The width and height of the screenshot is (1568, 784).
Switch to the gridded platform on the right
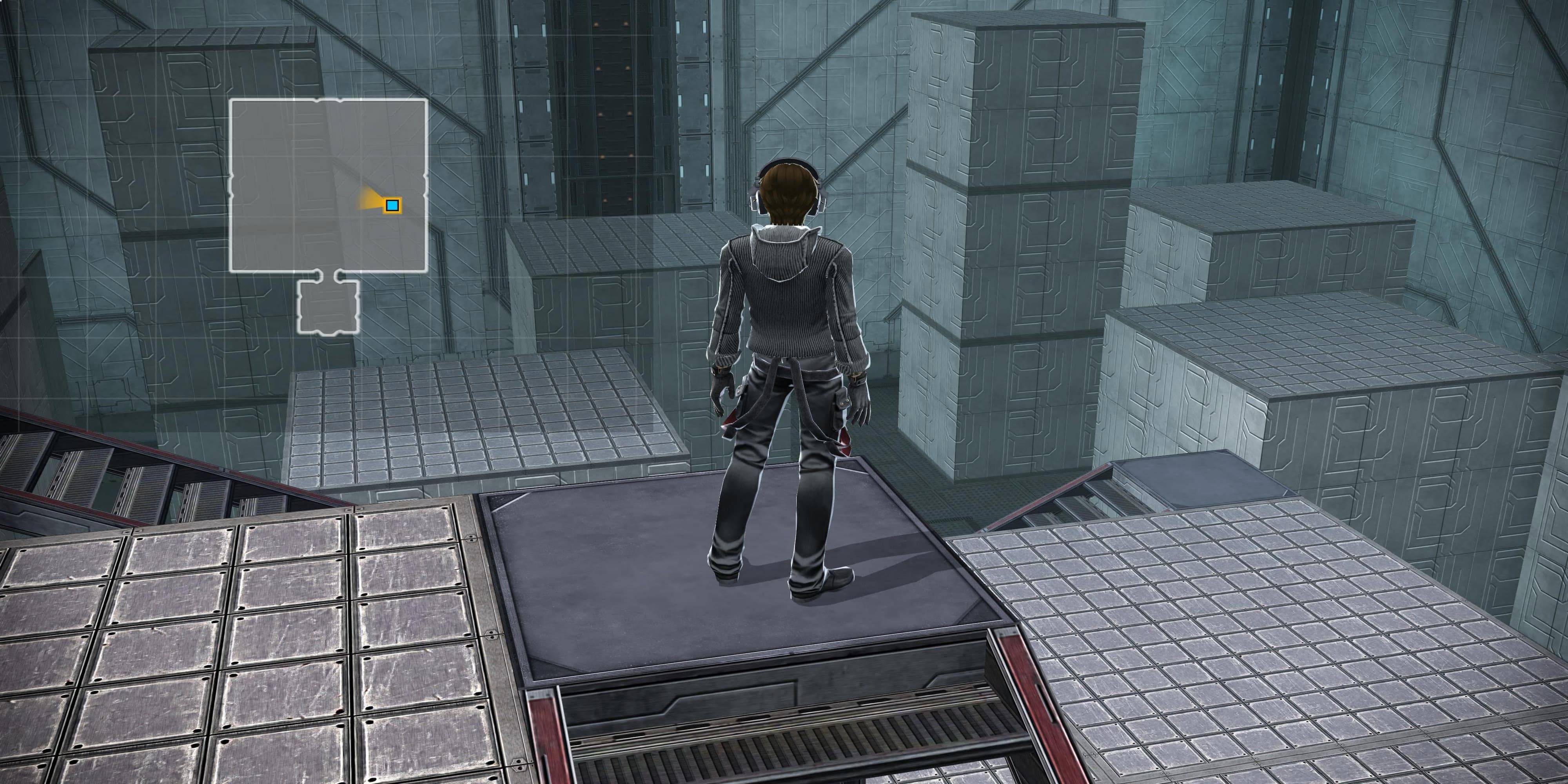pyautogui.click(x=1278, y=639)
